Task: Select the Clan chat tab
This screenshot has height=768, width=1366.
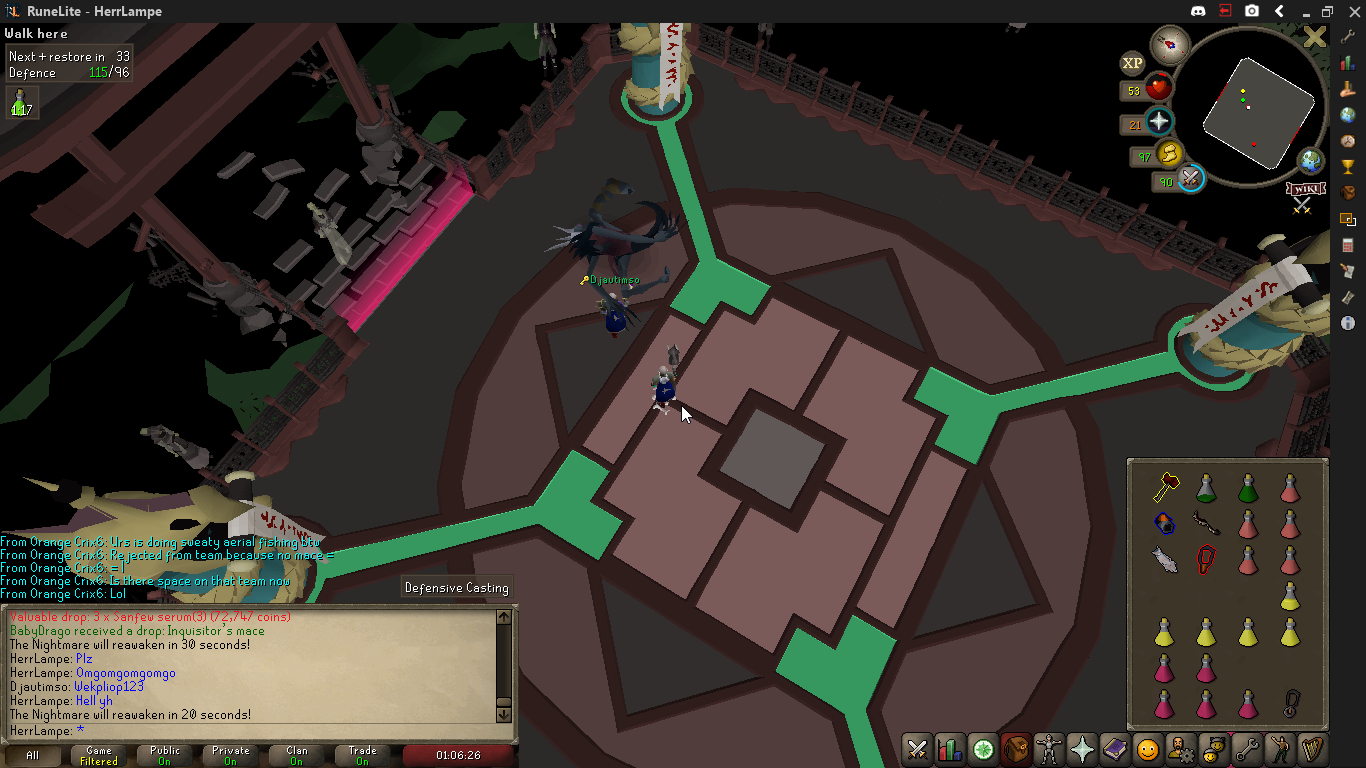Action: [x=297, y=755]
